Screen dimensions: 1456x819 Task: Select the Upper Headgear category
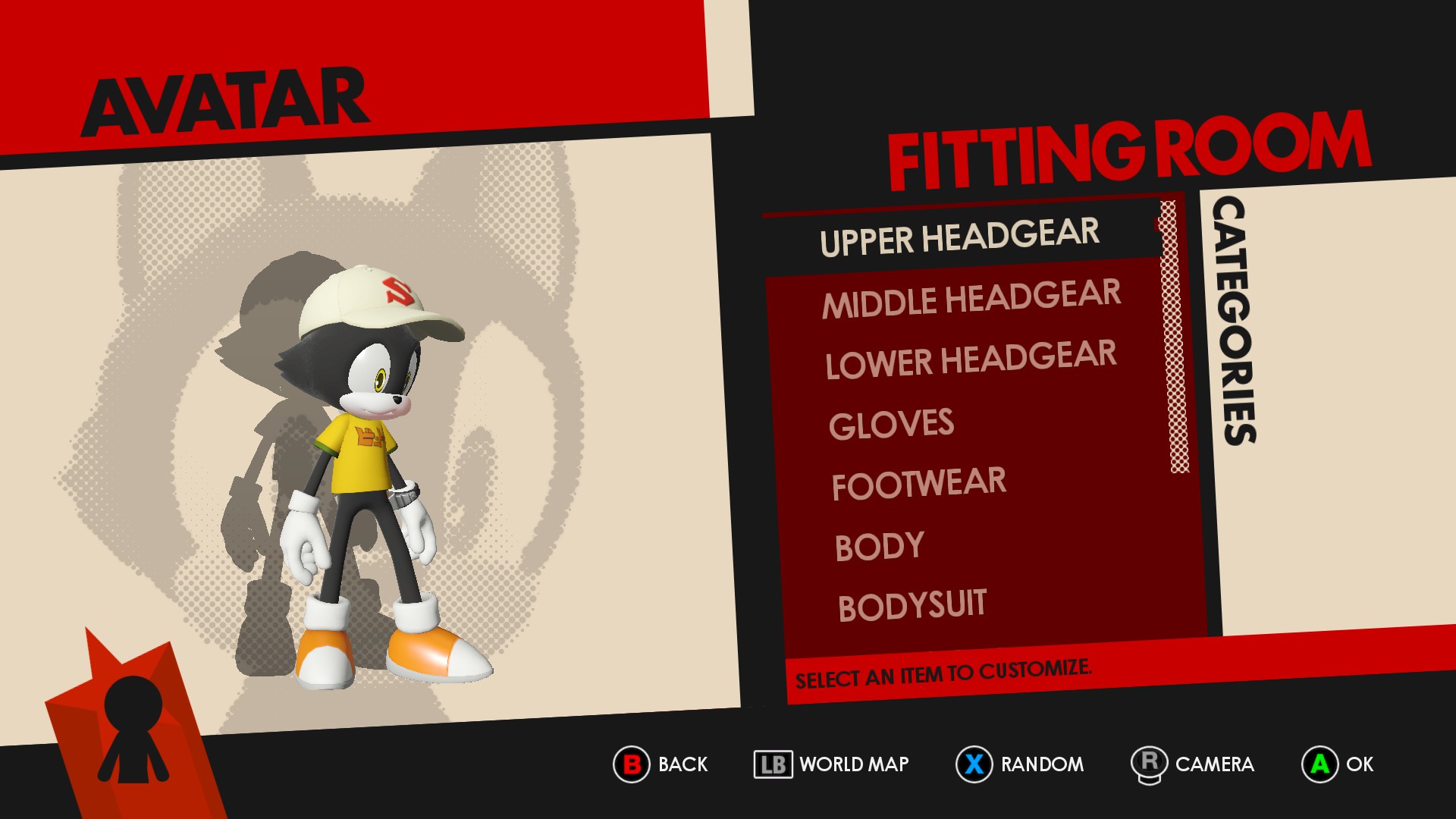[x=959, y=237]
